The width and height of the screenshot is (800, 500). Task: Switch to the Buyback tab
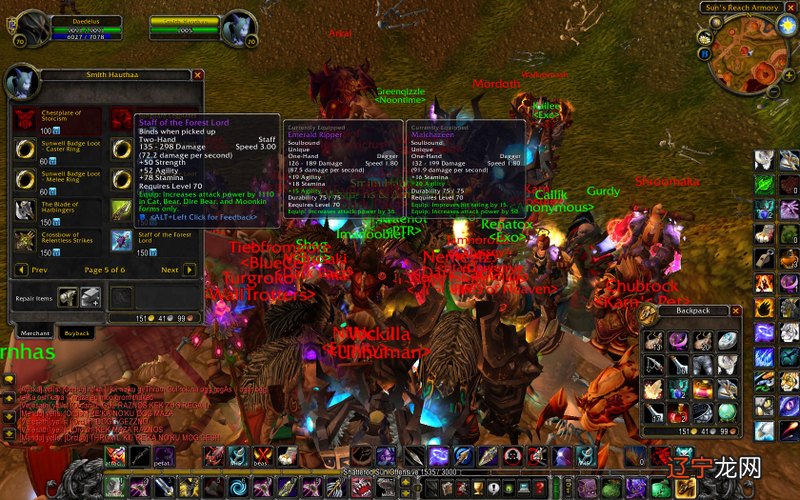[x=77, y=332]
